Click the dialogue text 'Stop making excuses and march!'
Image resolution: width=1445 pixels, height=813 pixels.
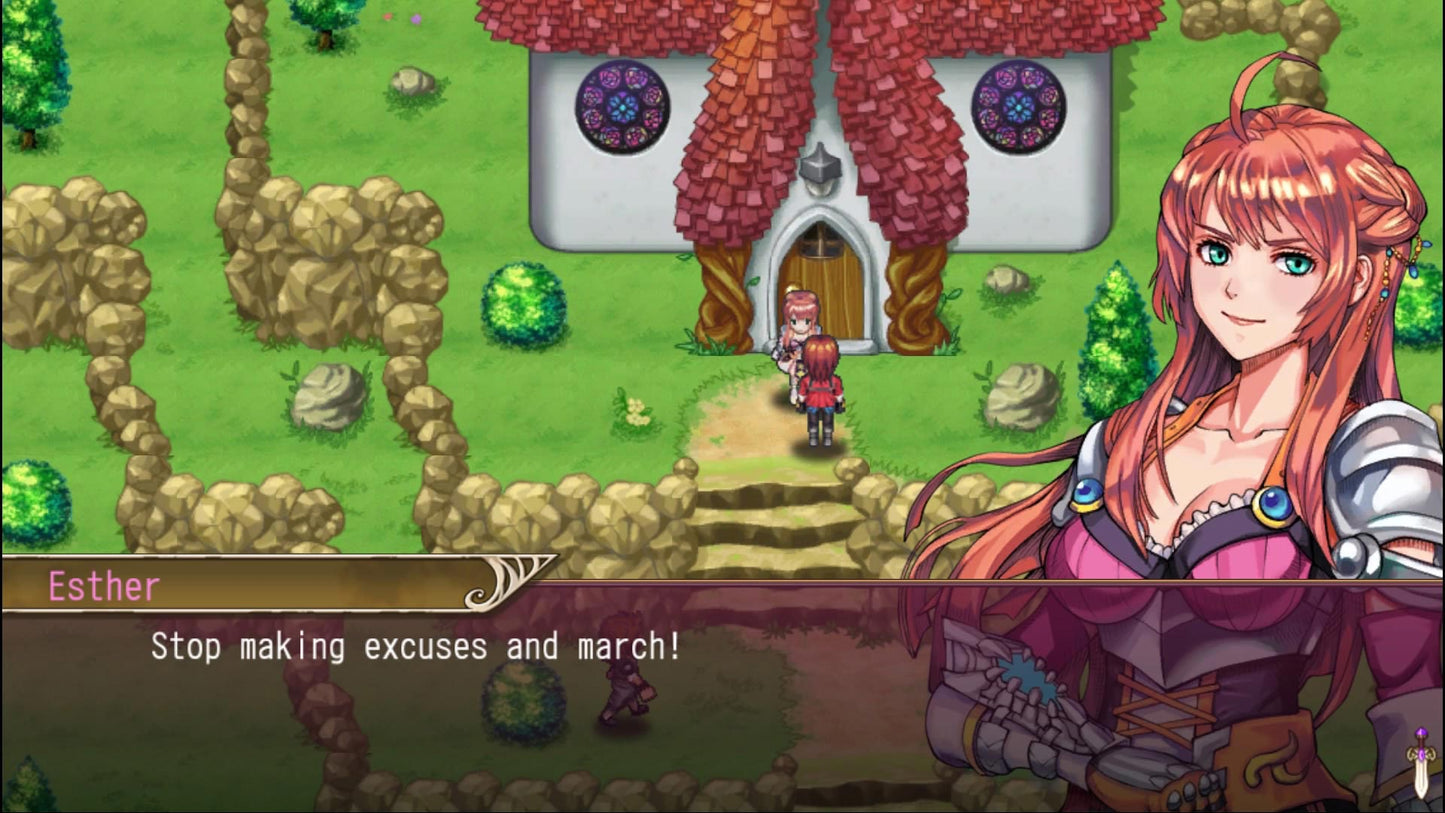click(415, 647)
